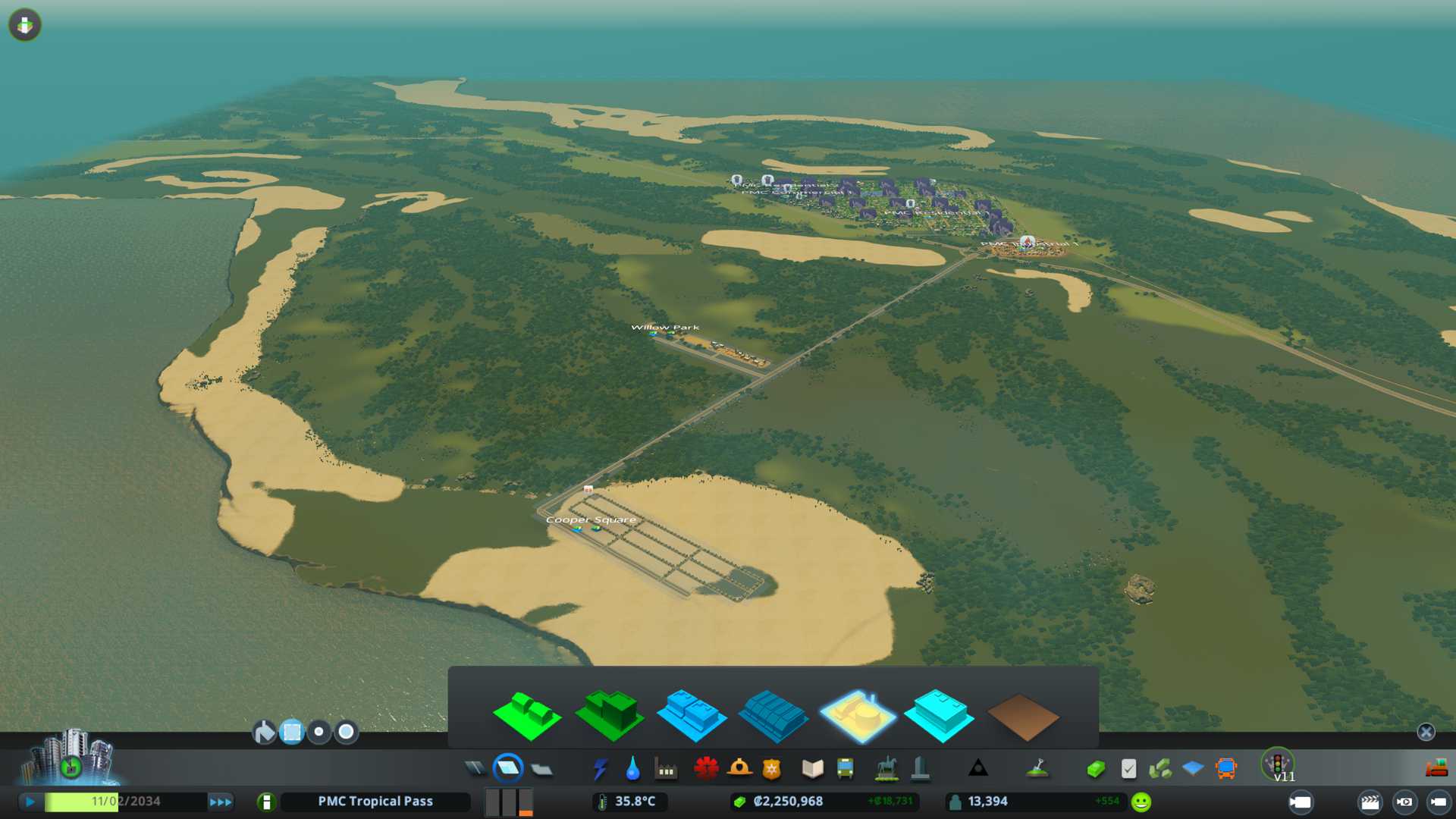Choose the brown de-zone tool
The width and height of the screenshot is (1456, 819).
[x=1022, y=716]
